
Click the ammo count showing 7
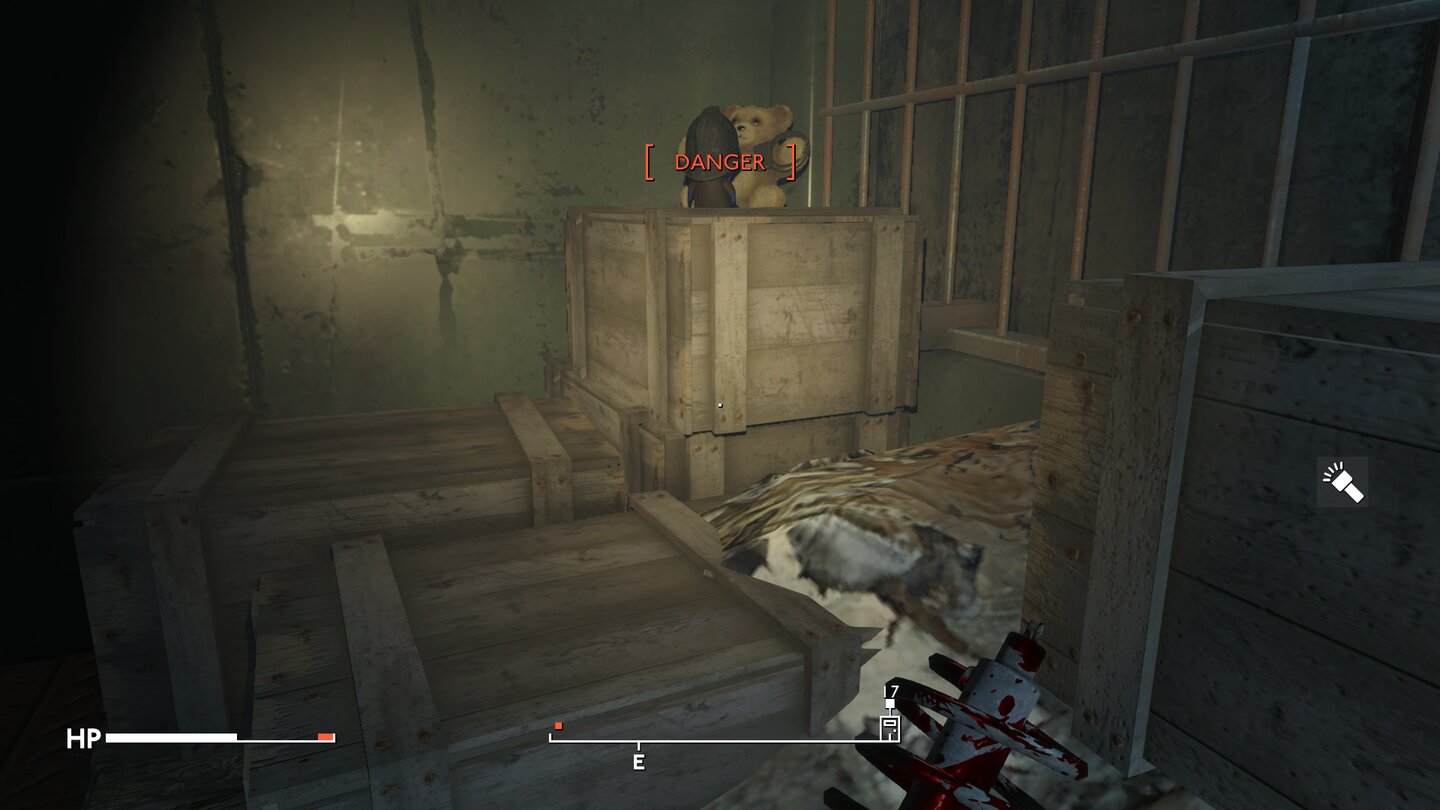[x=891, y=690]
